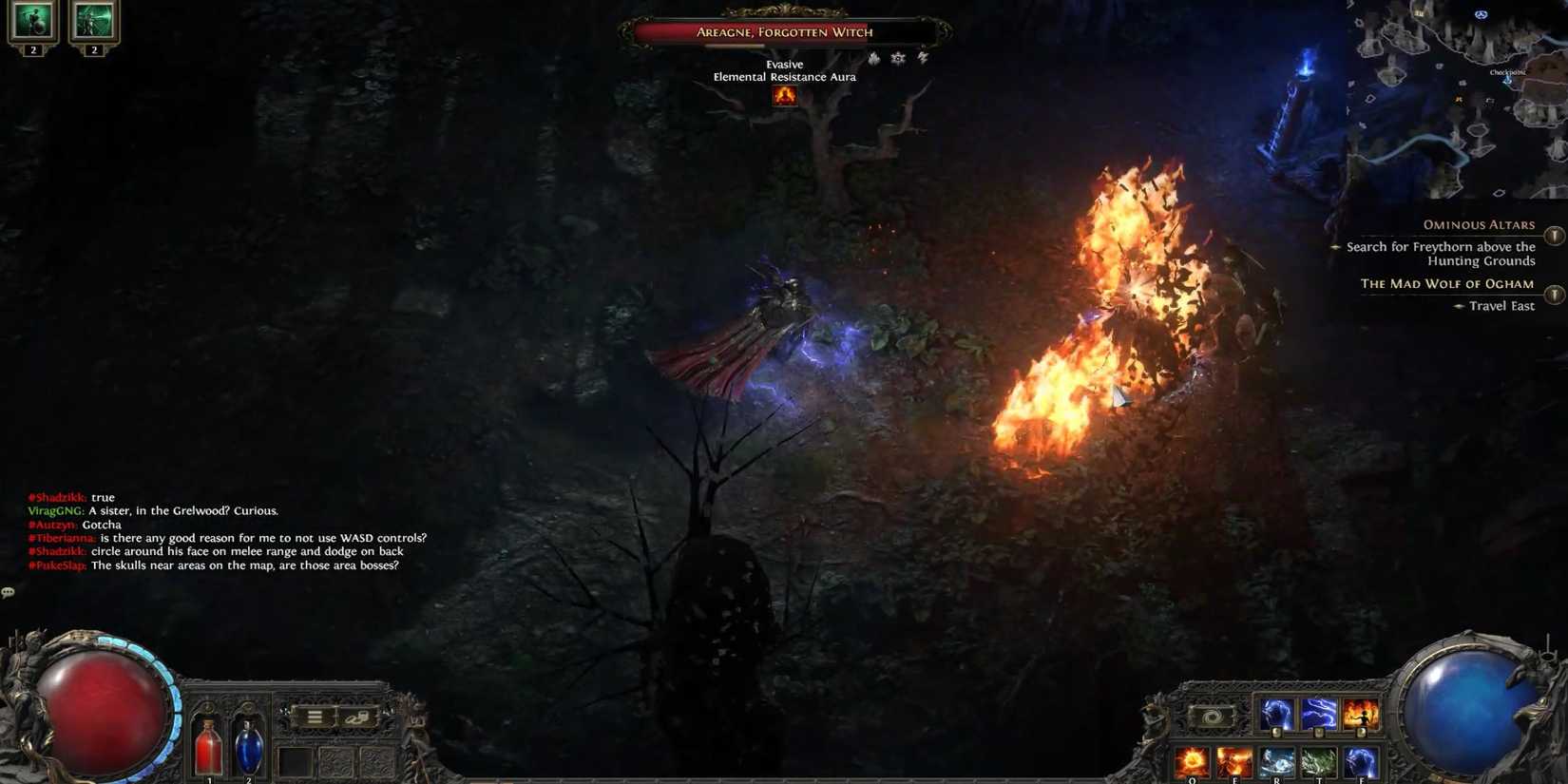Click the Evasive modifier snowflake icon
1568x784 pixels.
click(x=897, y=59)
